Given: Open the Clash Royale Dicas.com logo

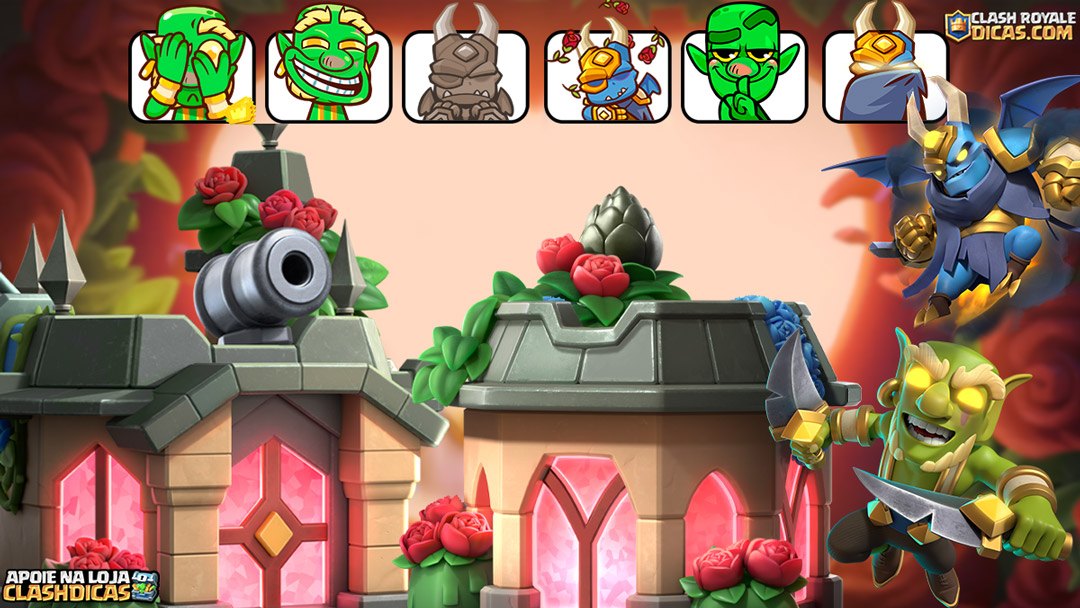Looking at the screenshot, I should coord(1010,25).
